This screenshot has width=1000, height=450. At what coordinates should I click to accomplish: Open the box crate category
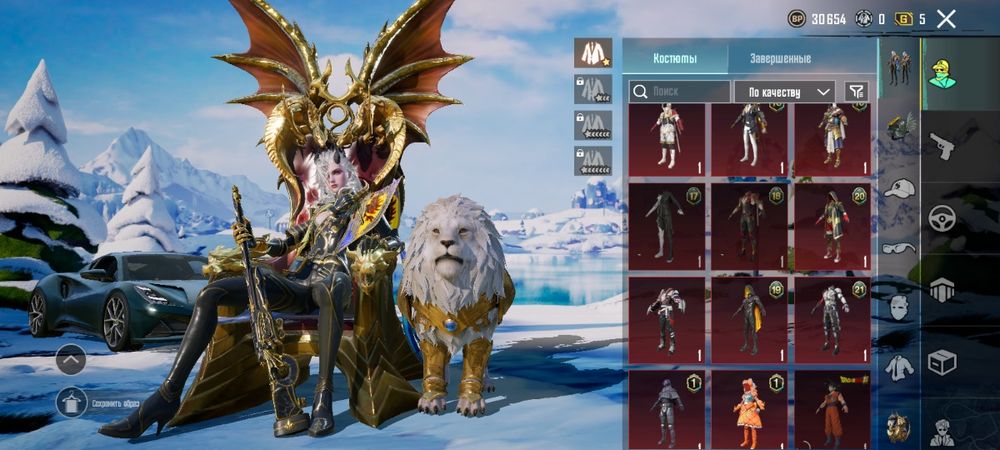pyautogui.click(x=942, y=361)
